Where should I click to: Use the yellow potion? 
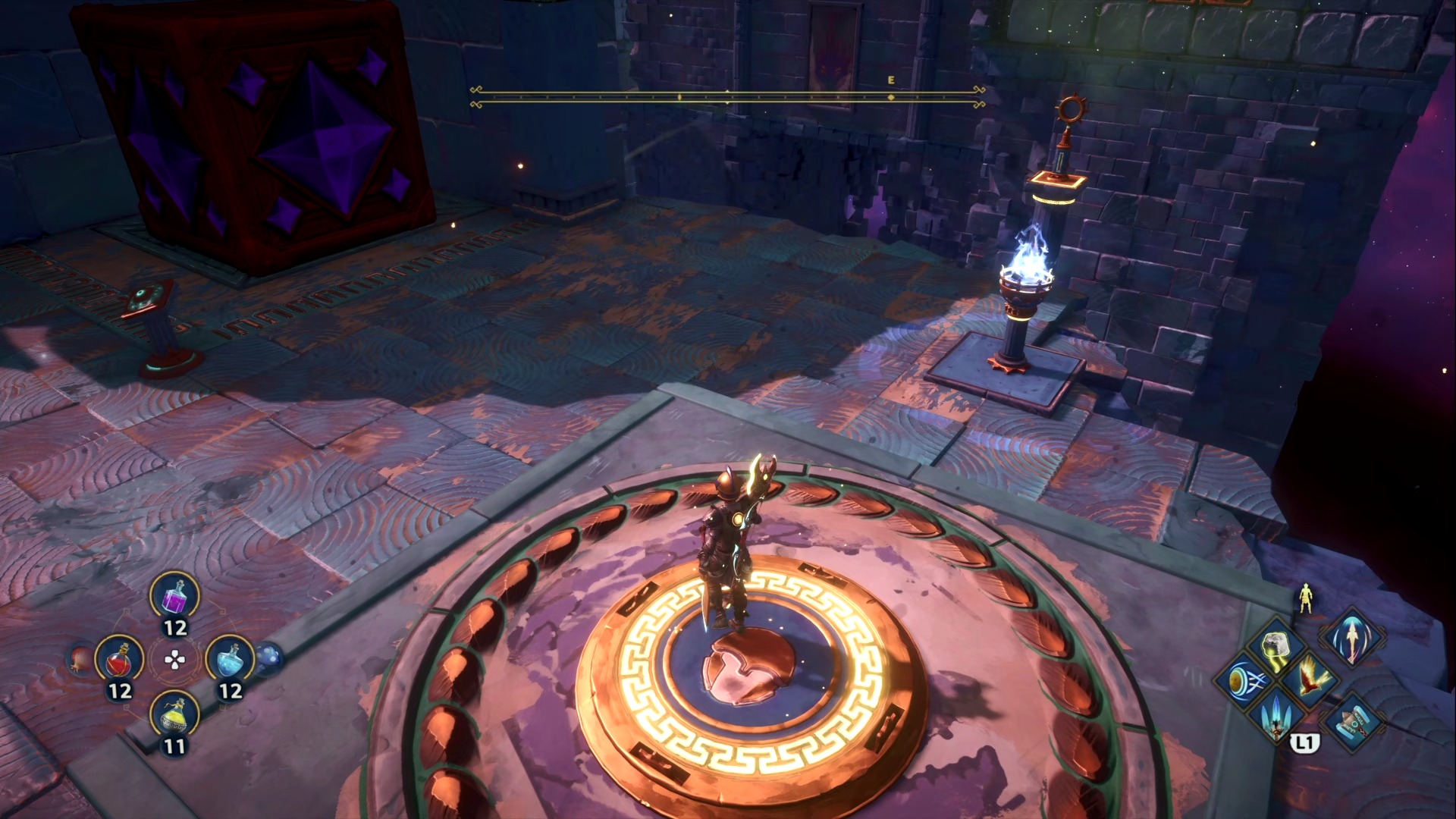click(175, 715)
